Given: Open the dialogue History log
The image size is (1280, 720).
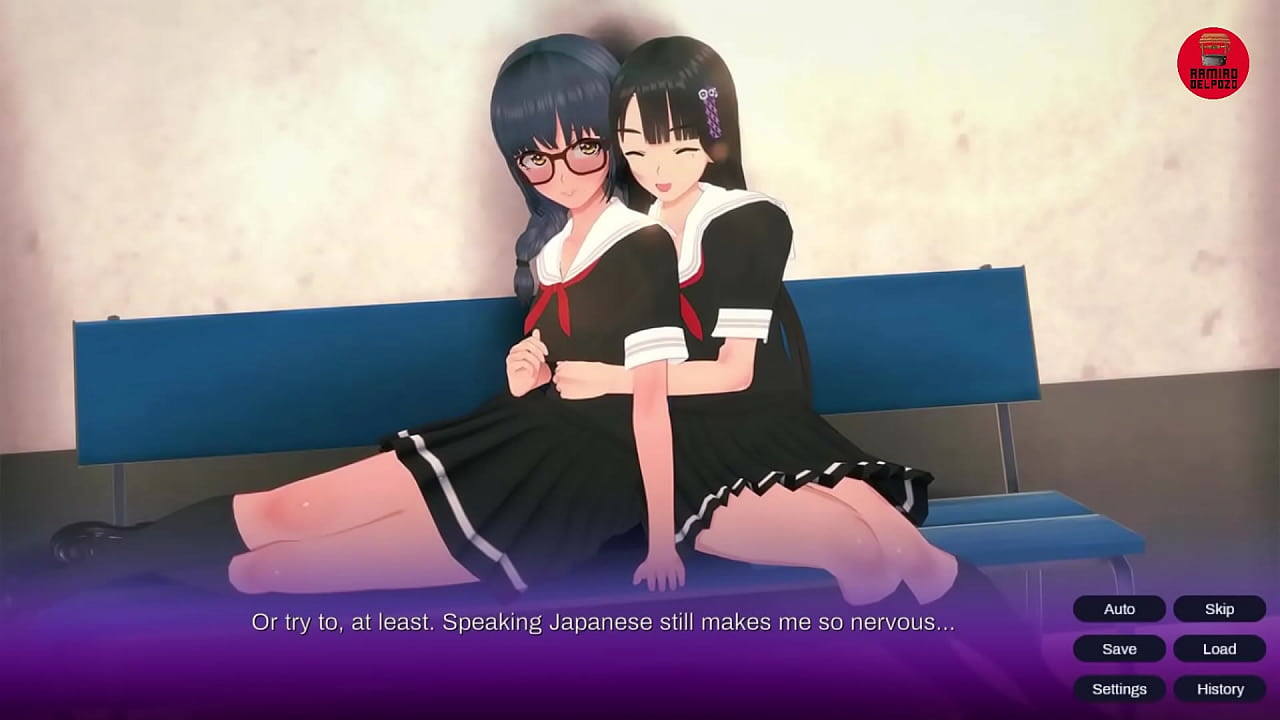Looking at the screenshot, I should coord(1219,689).
